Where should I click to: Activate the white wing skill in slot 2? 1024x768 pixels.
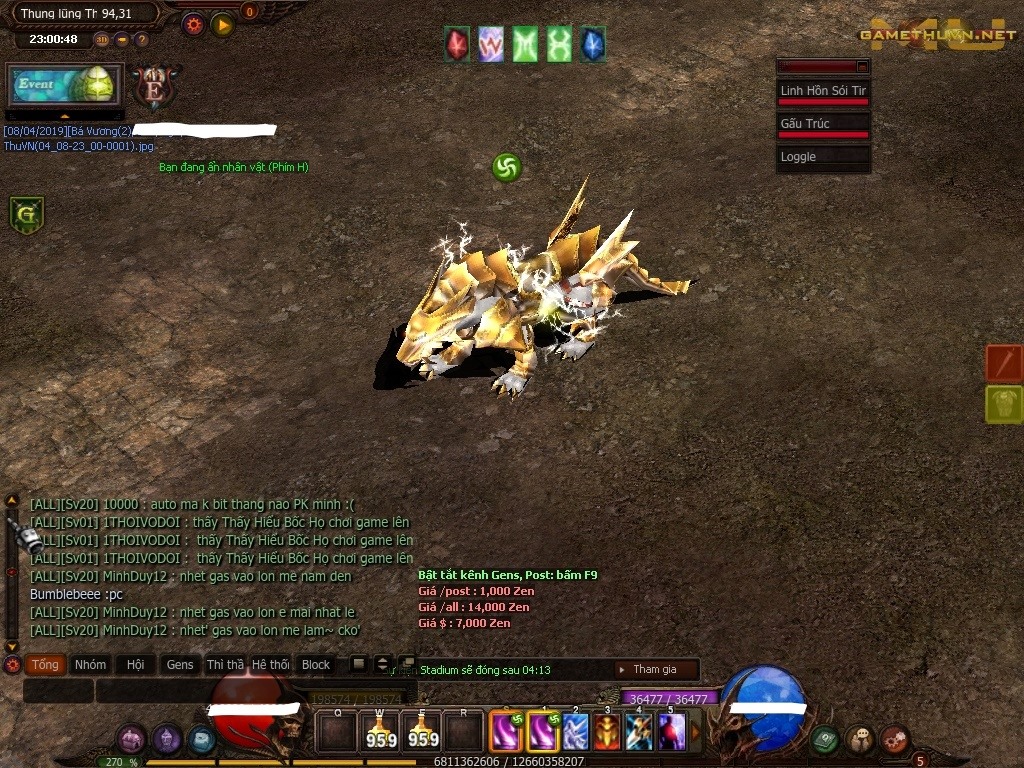(x=575, y=731)
